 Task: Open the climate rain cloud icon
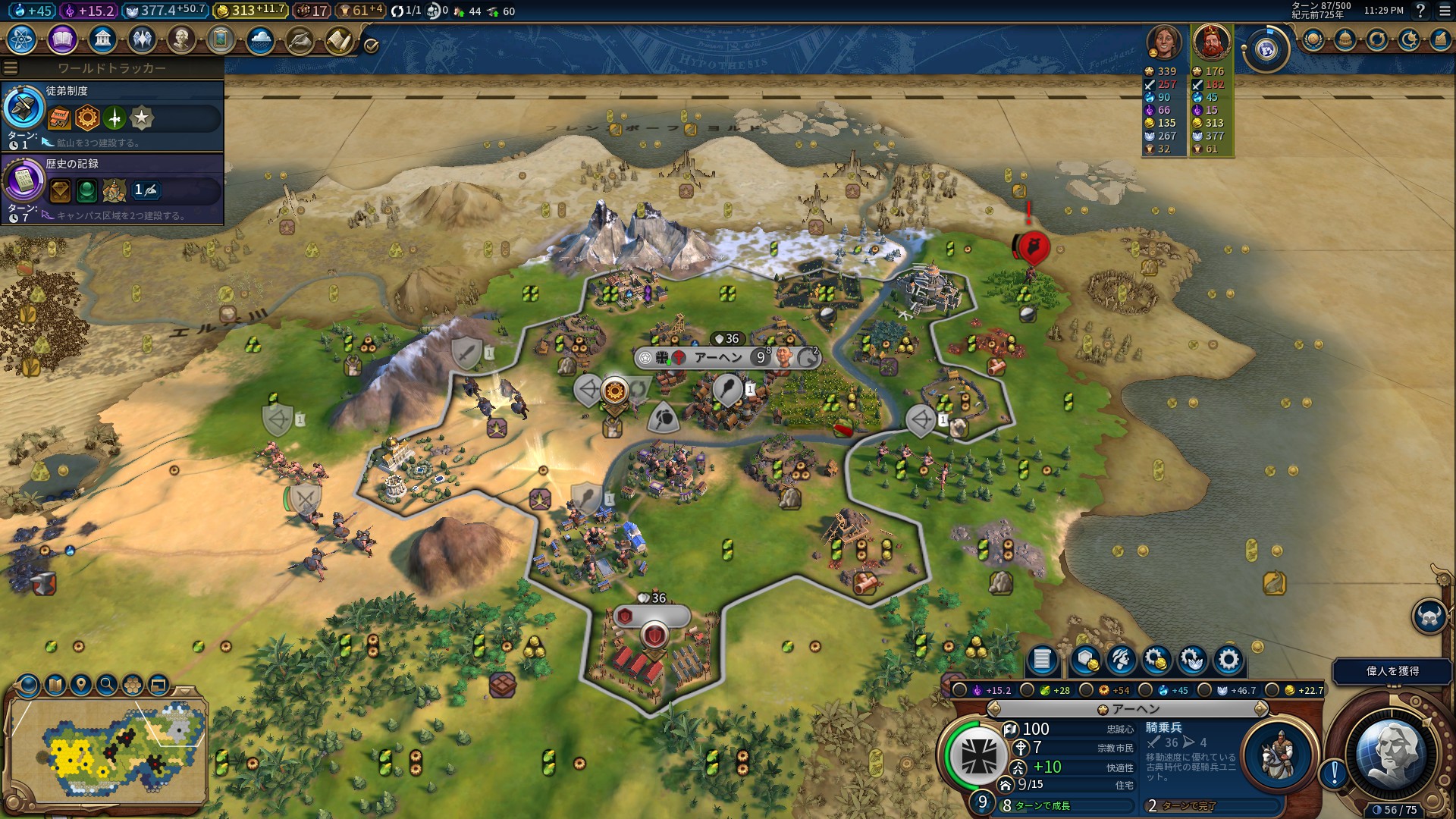[260, 39]
